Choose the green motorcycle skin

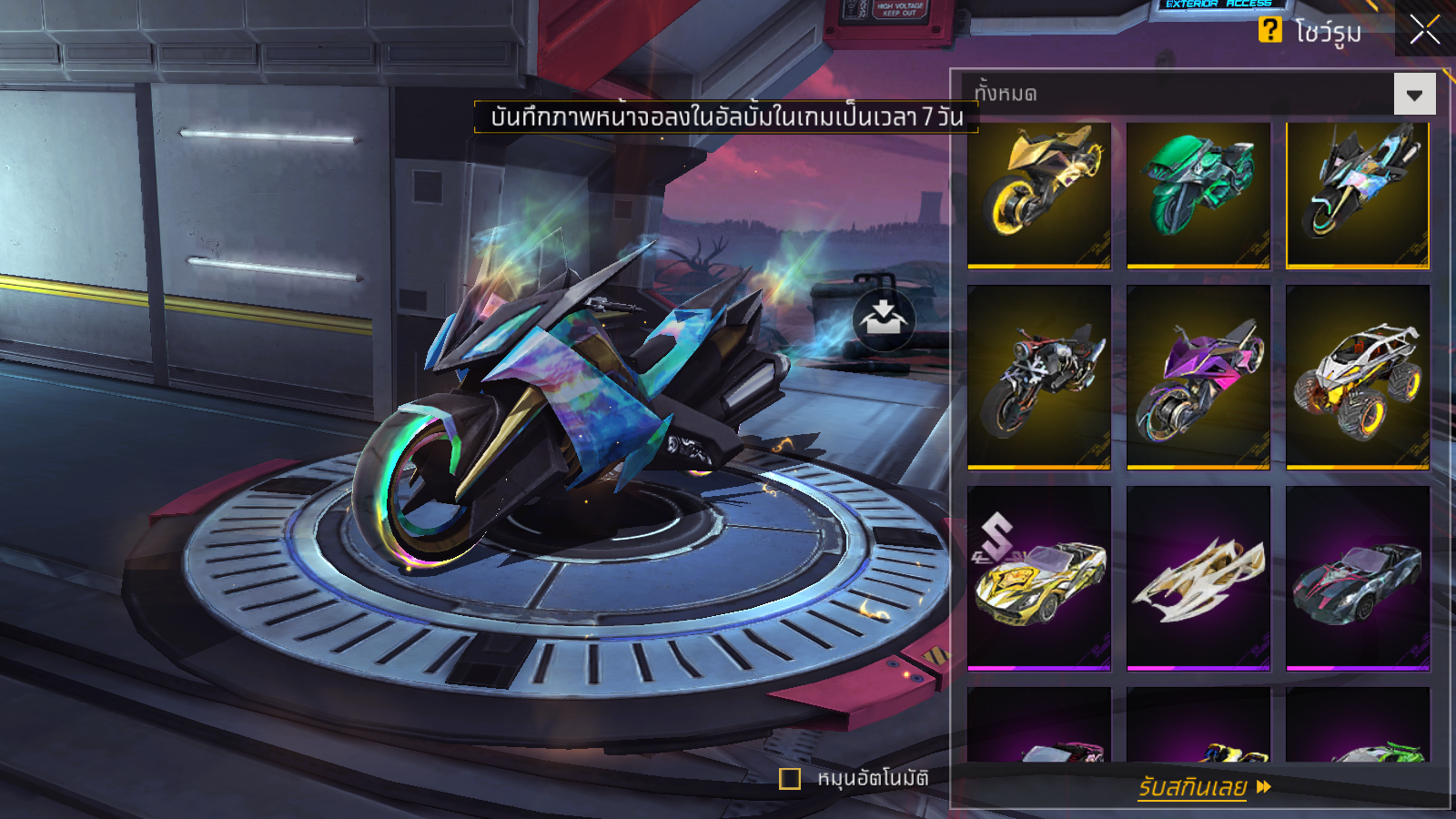coord(1198,195)
